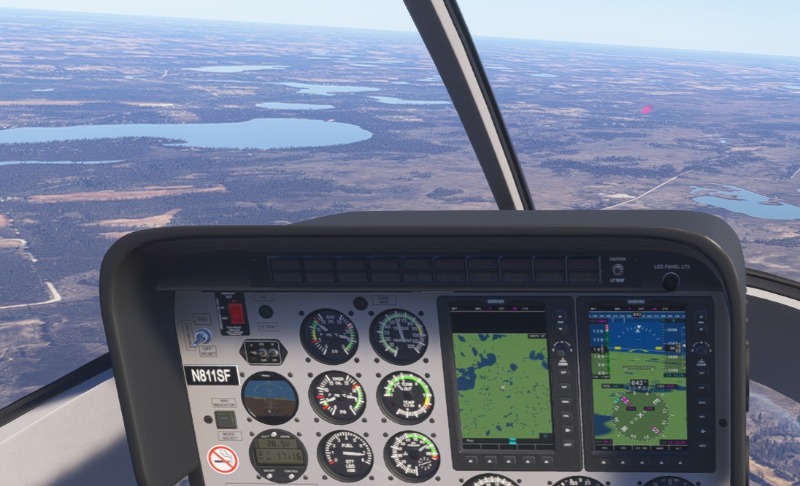Click the standby attitude indicator
The width and height of the screenshot is (800, 486).
pos(270,397)
